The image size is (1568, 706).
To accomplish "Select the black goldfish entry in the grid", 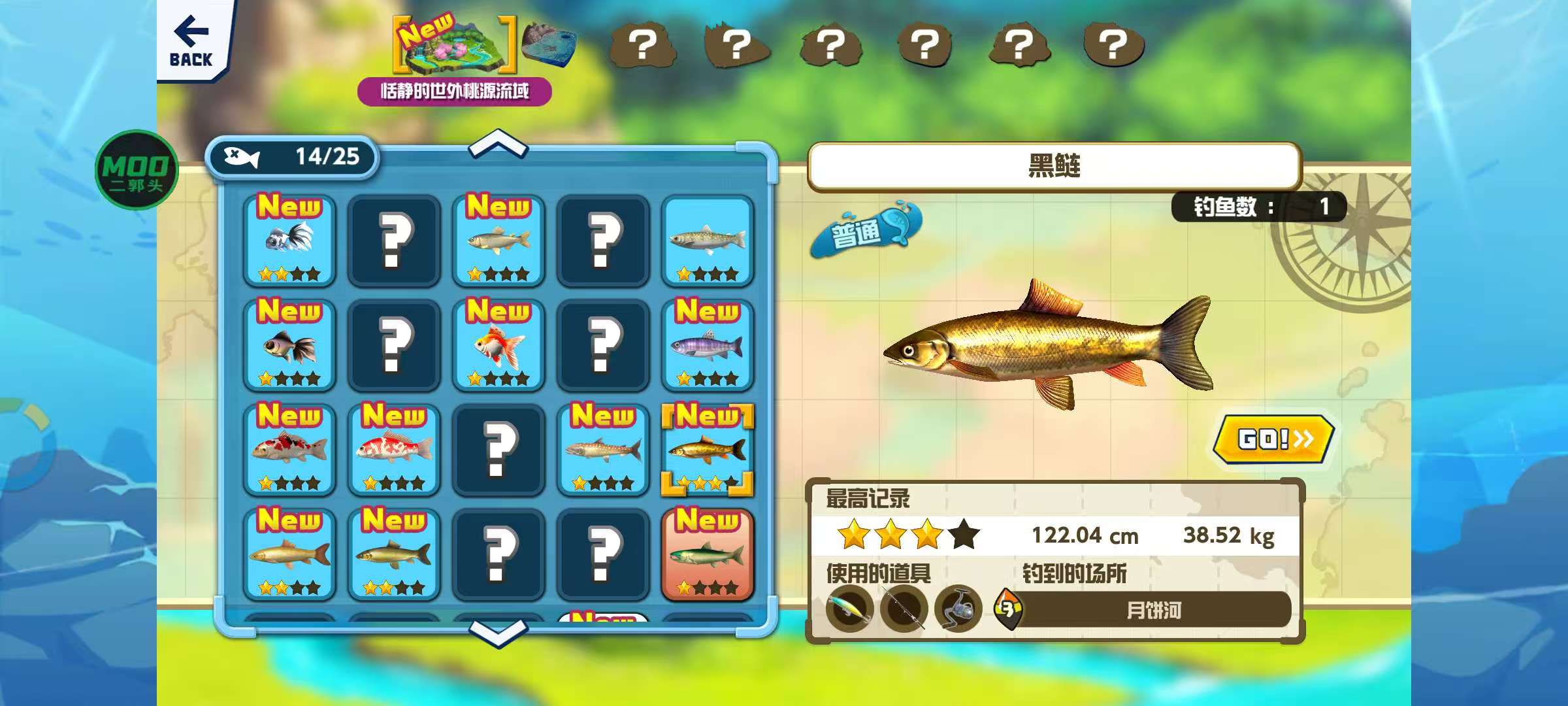I will [x=289, y=346].
